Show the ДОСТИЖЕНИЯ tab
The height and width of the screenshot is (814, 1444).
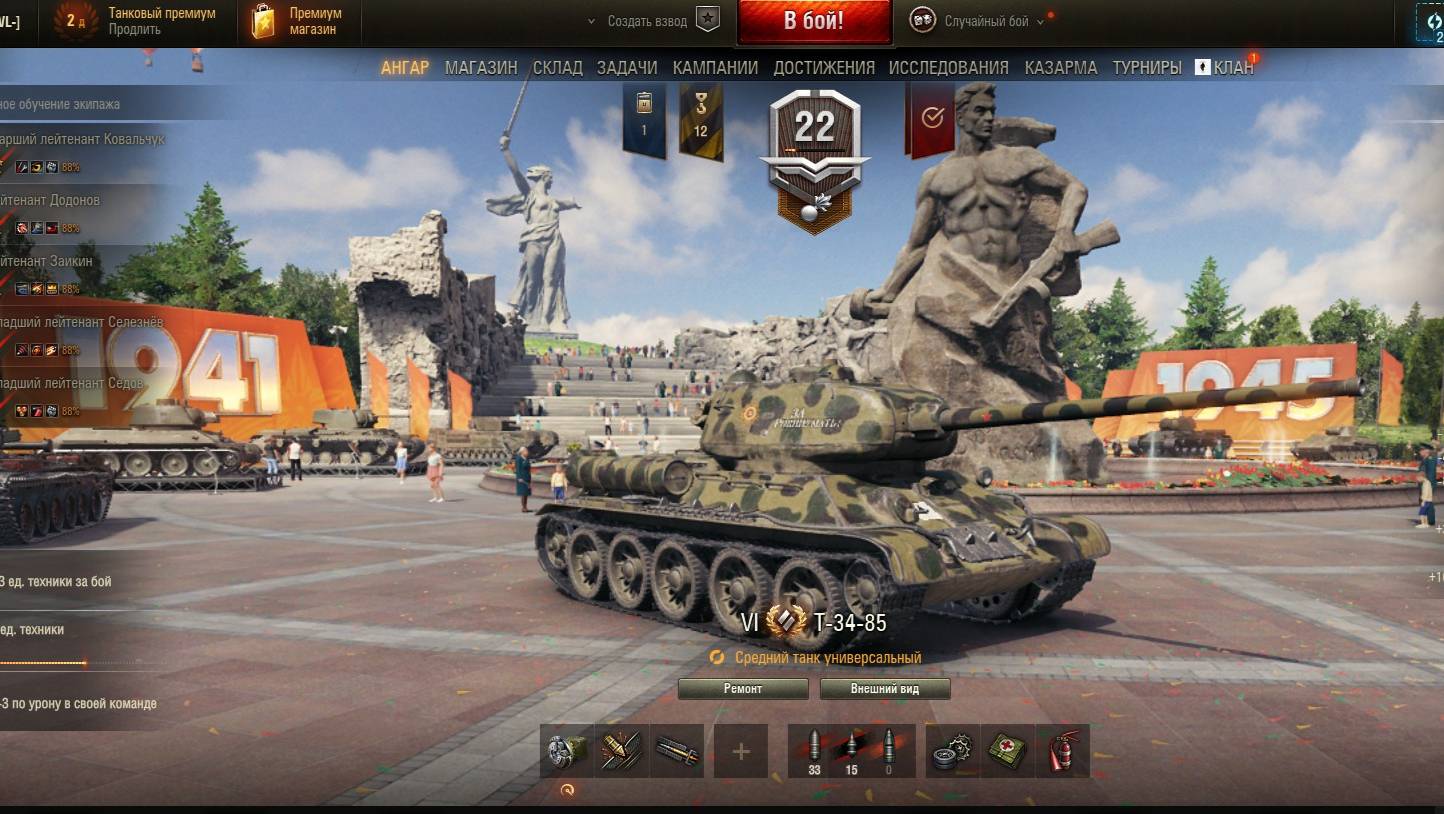(824, 68)
